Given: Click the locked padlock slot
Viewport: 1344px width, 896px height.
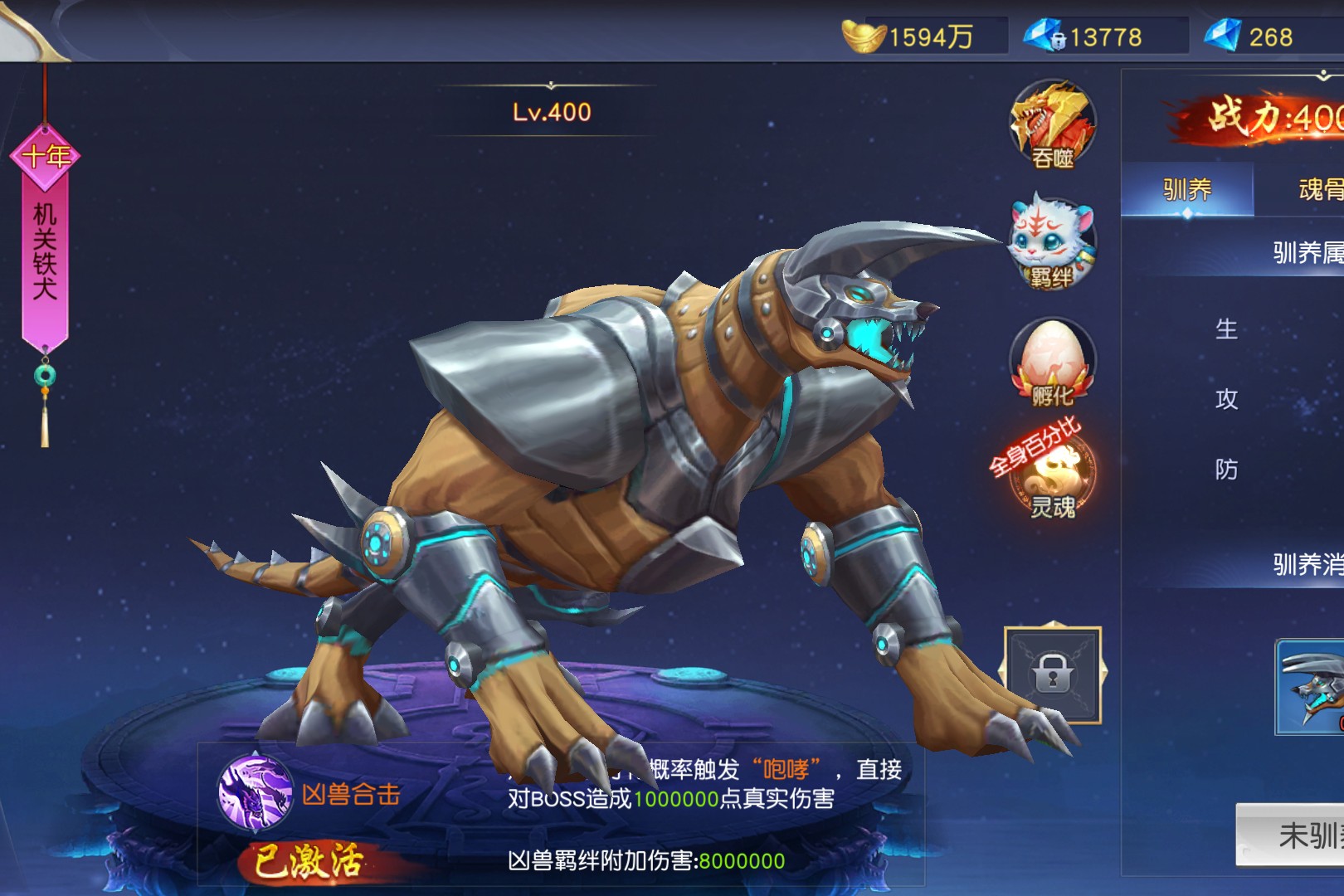Looking at the screenshot, I should (x=1052, y=674).
